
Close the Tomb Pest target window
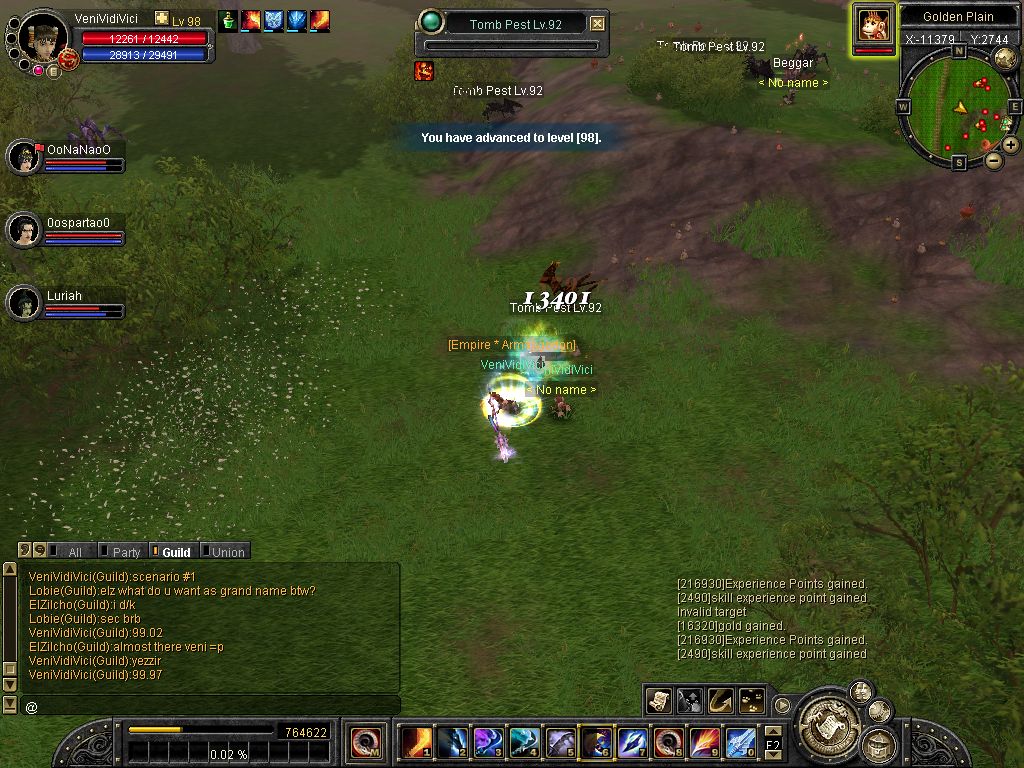(x=597, y=23)
